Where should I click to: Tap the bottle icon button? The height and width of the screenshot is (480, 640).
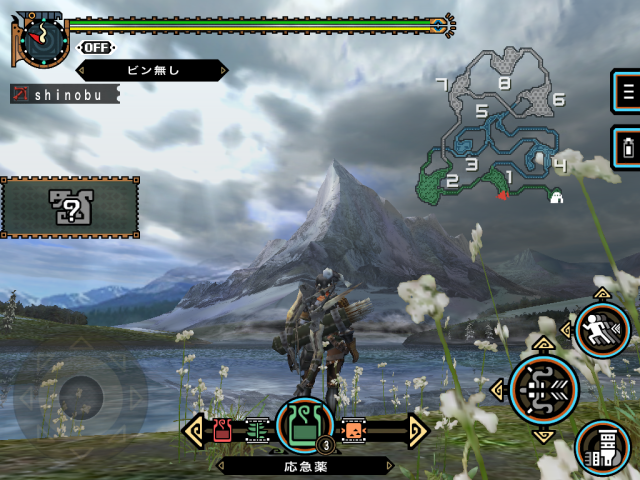click(628, 148)
